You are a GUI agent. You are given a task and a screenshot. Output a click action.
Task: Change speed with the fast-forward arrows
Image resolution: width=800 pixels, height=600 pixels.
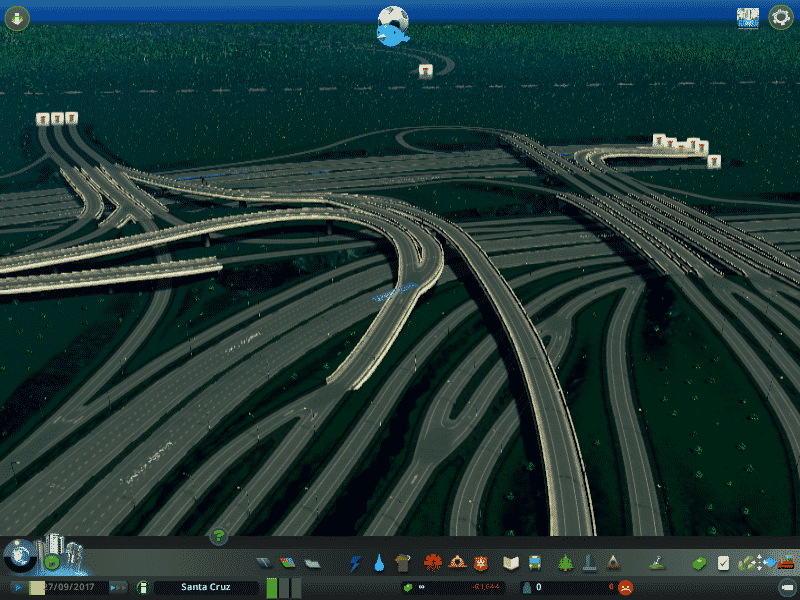118,587
